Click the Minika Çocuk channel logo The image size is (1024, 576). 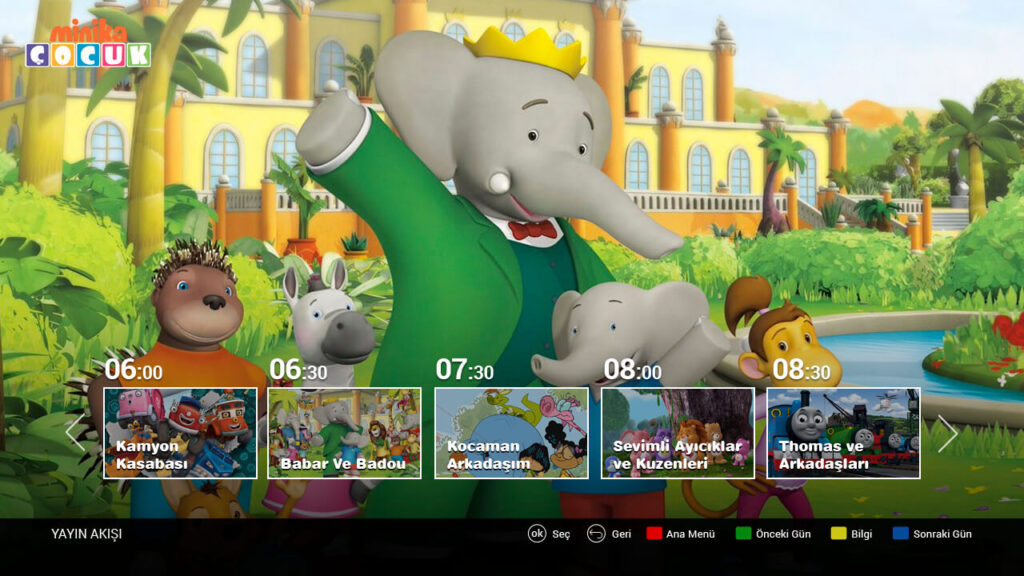coord(88,45)
